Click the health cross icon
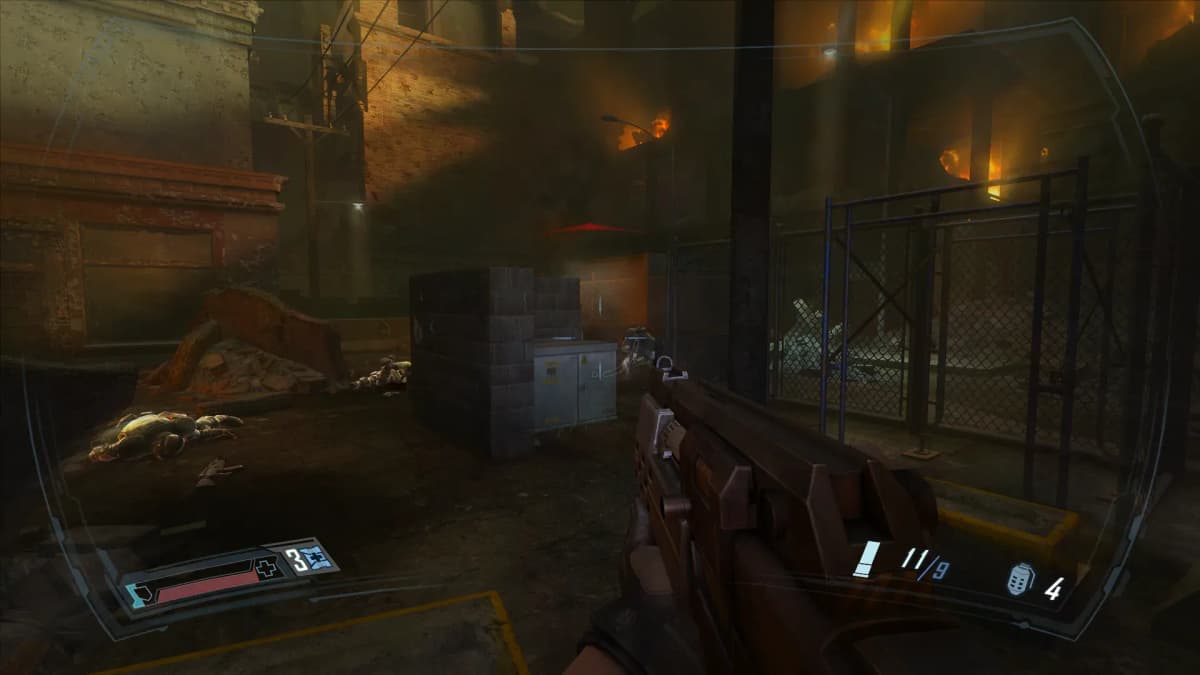The width and height of the screenshot is (1200, 675). tap(267, 570)
